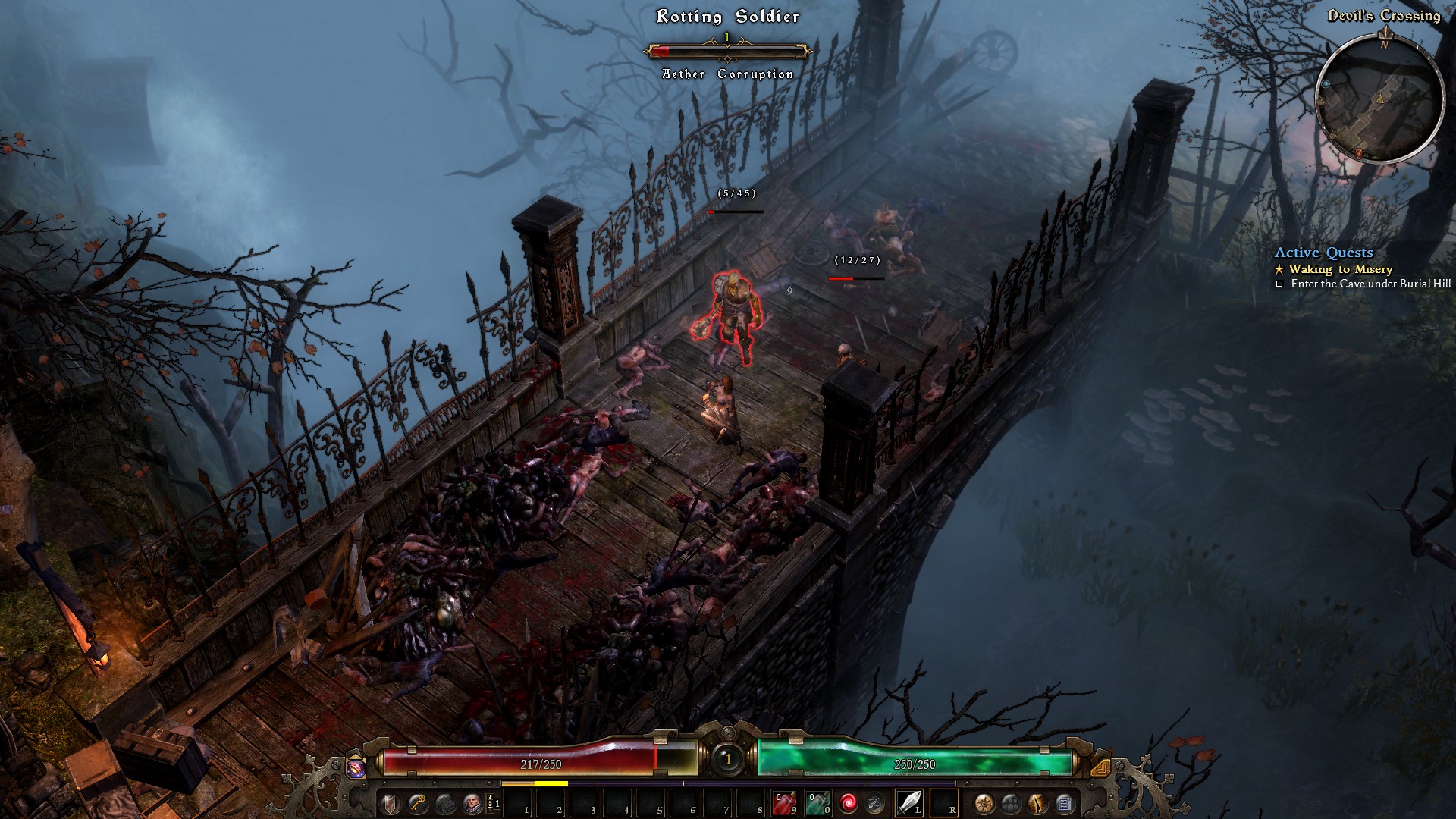Click the bald man portrait icon
The image size is (1456, 819).
point(472,804)
